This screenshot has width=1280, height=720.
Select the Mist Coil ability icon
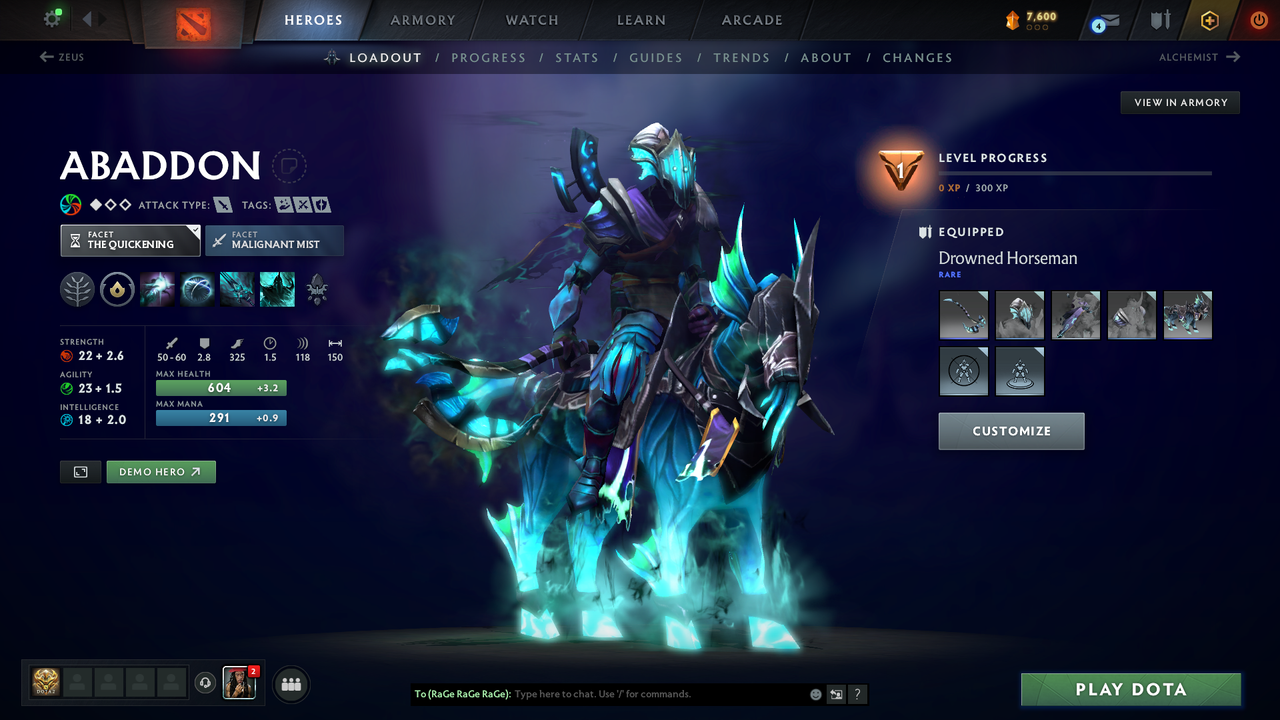(x=157, y=289)
